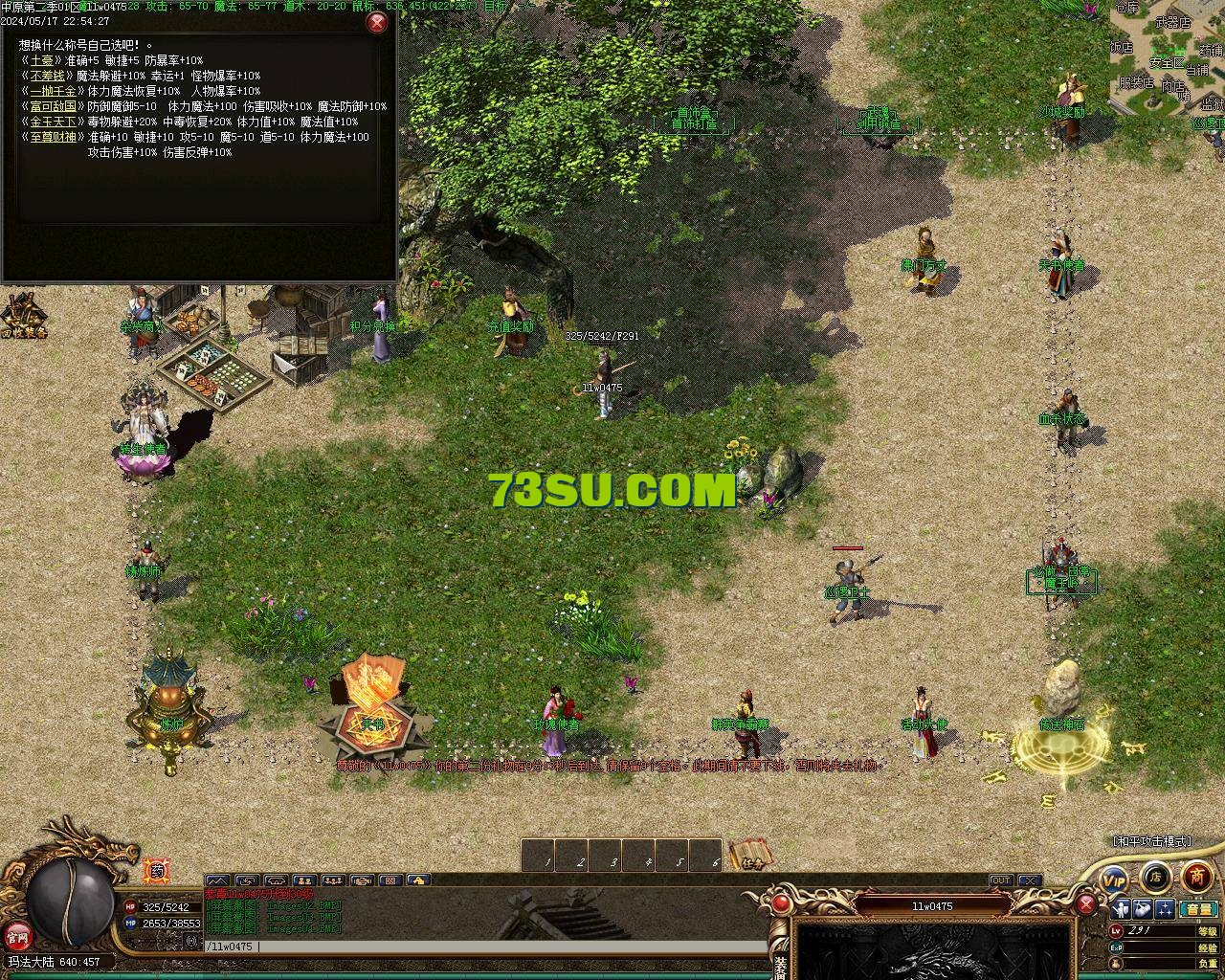Image resolution: width=1225 pixels, height=980 pixels.
Task: Open the 官网 official site button
Action: tap(15, 935)
